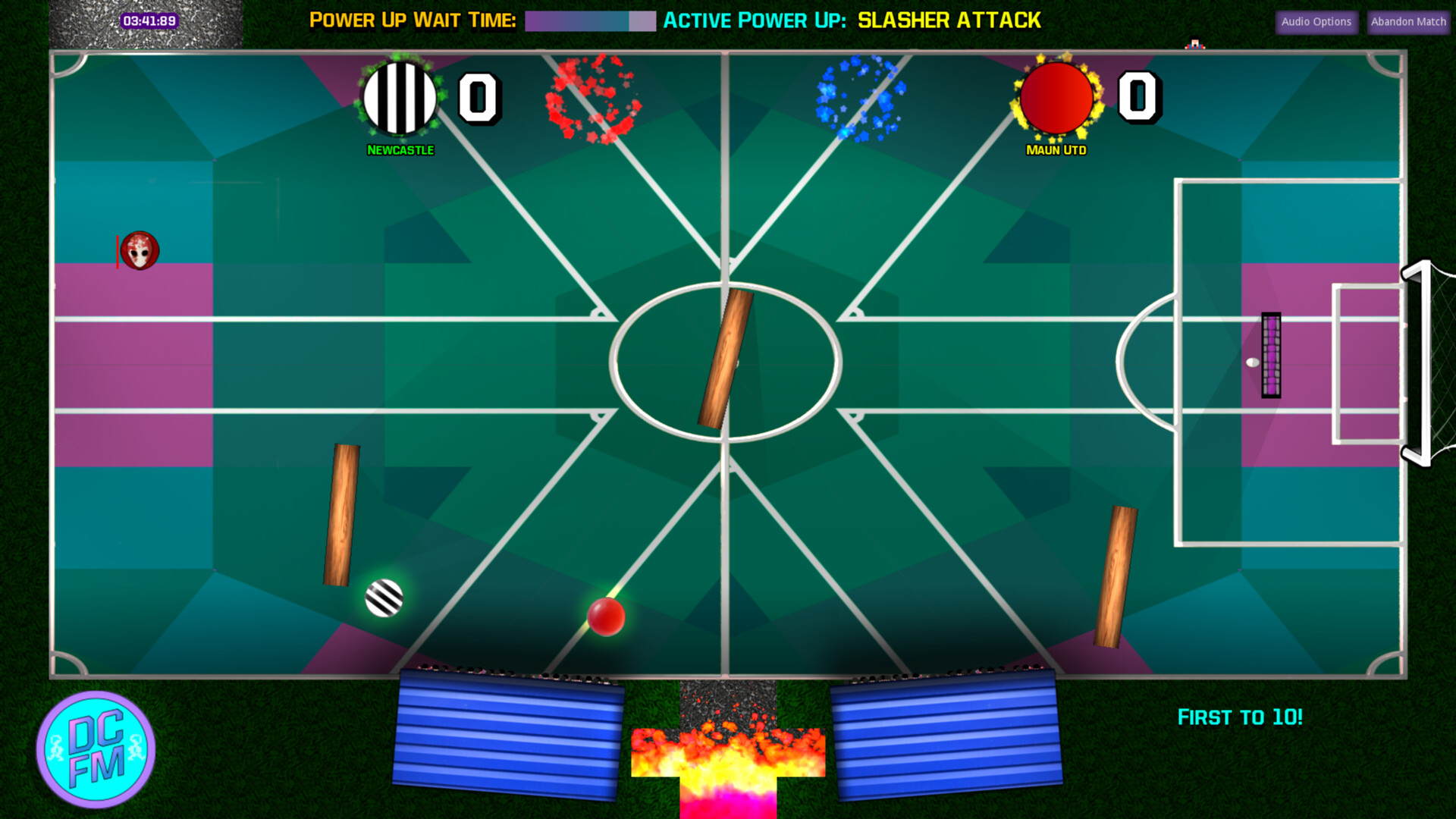Click the fire hazard at bottom center
The height and width of the screenshot is (819, 1456).
click(726, 758)
